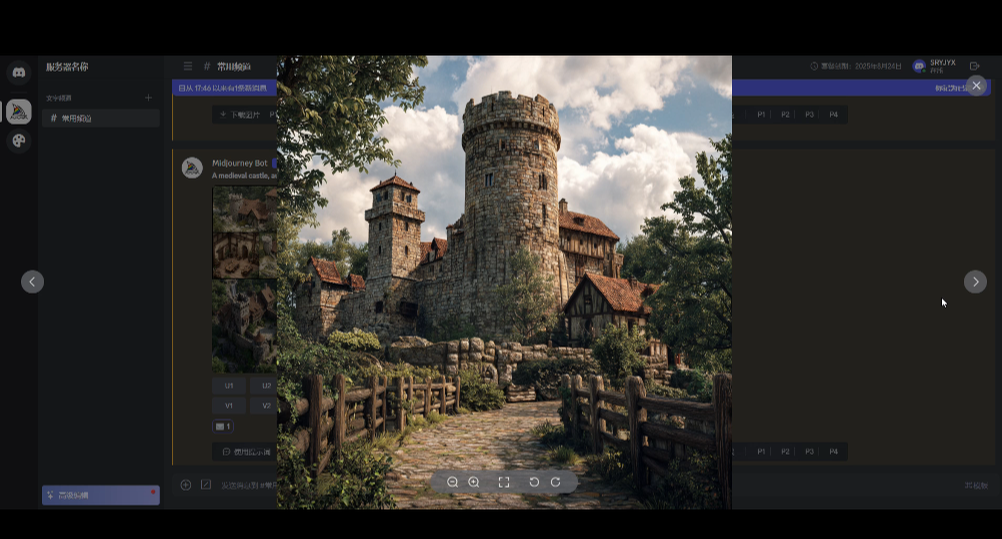The height and width of the screenshot is (539, 1002).
Task: Open the Discord home icon
Action: [x=19, y=72]
